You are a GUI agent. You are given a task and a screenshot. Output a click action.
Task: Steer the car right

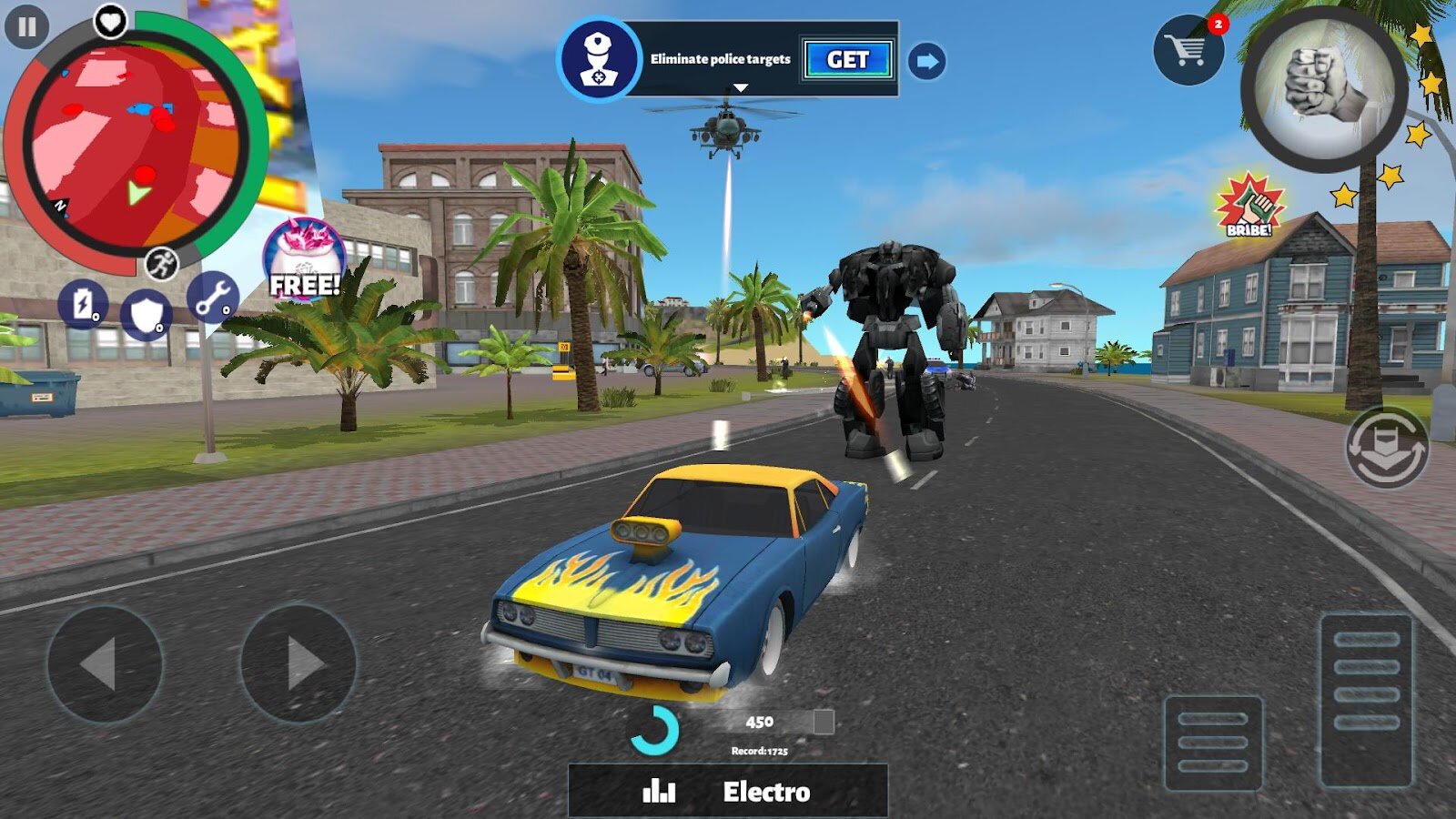pos(298,663)
